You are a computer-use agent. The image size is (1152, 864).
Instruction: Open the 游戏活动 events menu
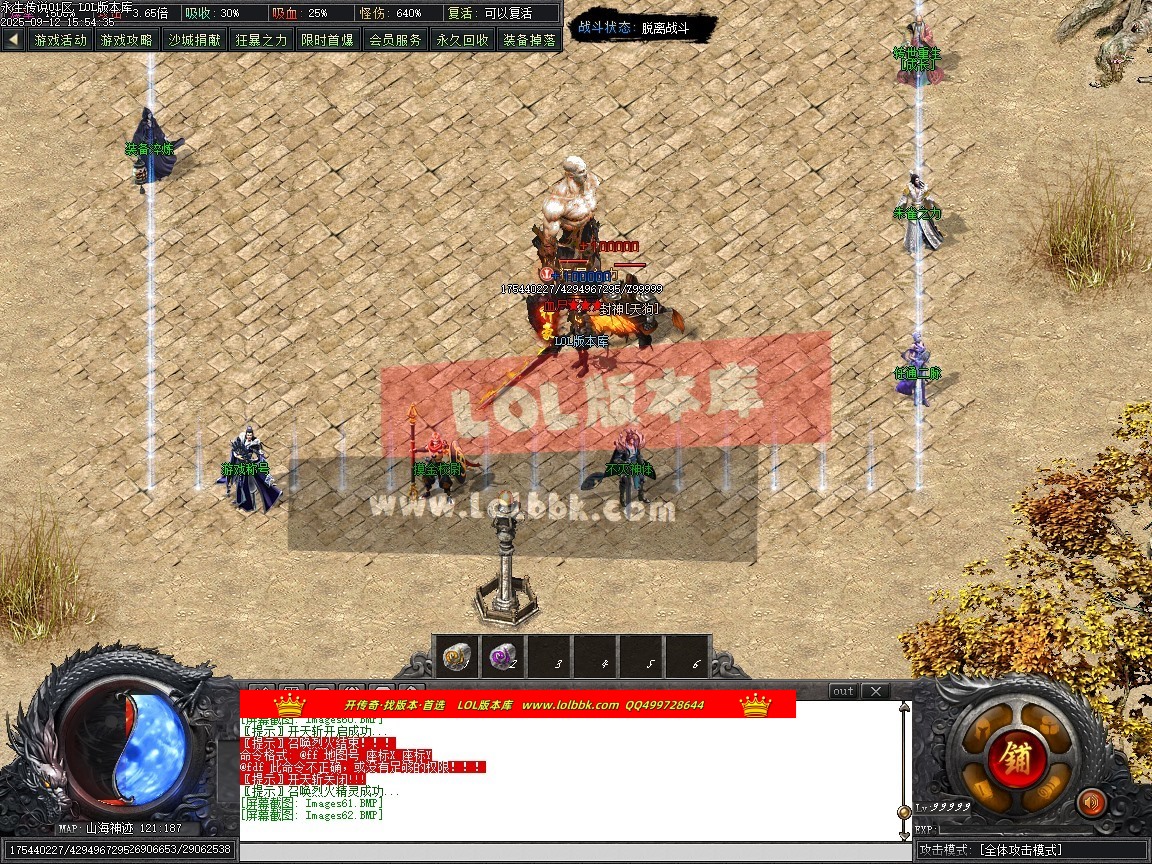[x=61, y=40]
